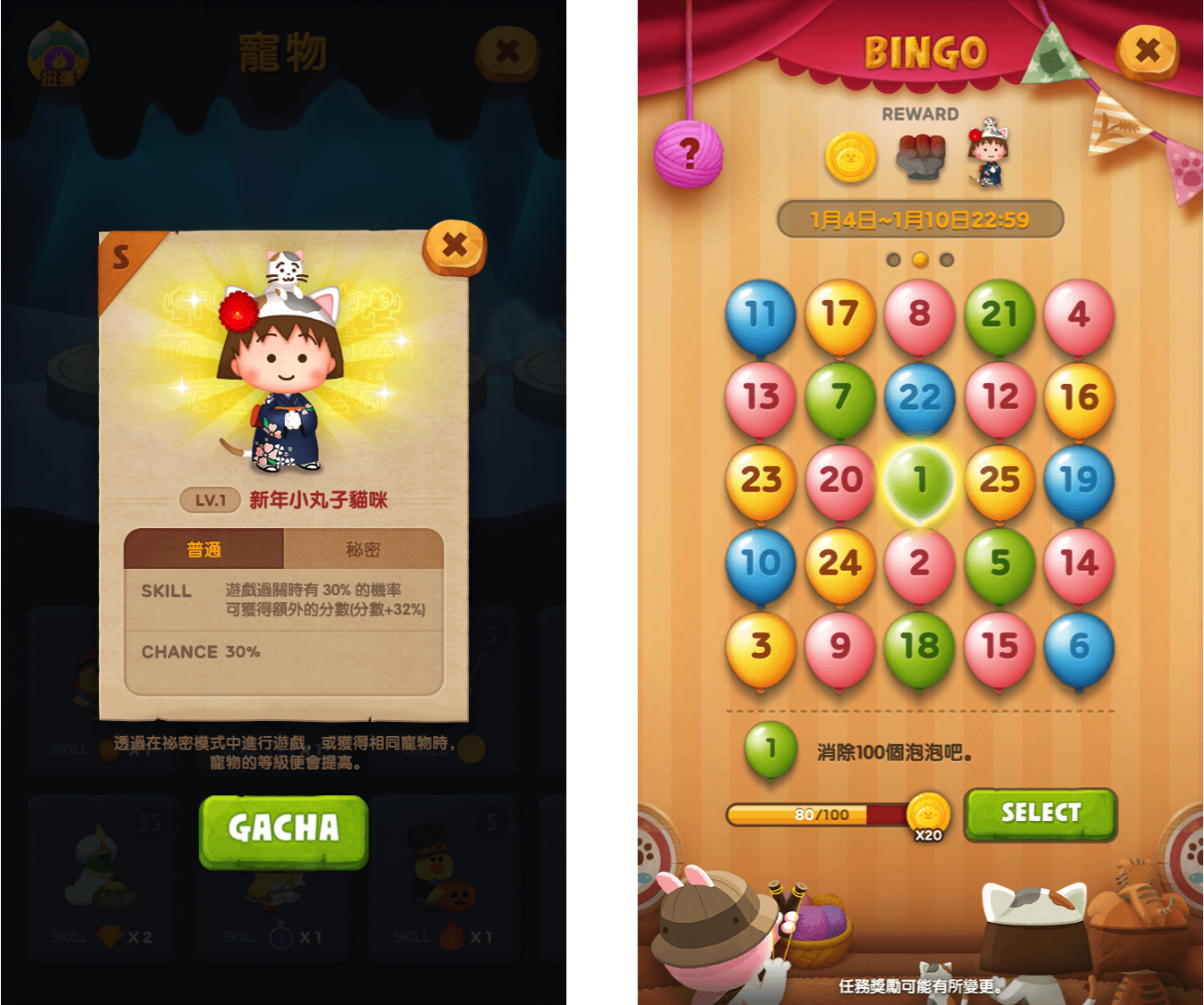The height and width of the screenshot is (1005, 1204).
Task: Close the dimmed 寵物 pets screen
Action: tap(507, 52)
